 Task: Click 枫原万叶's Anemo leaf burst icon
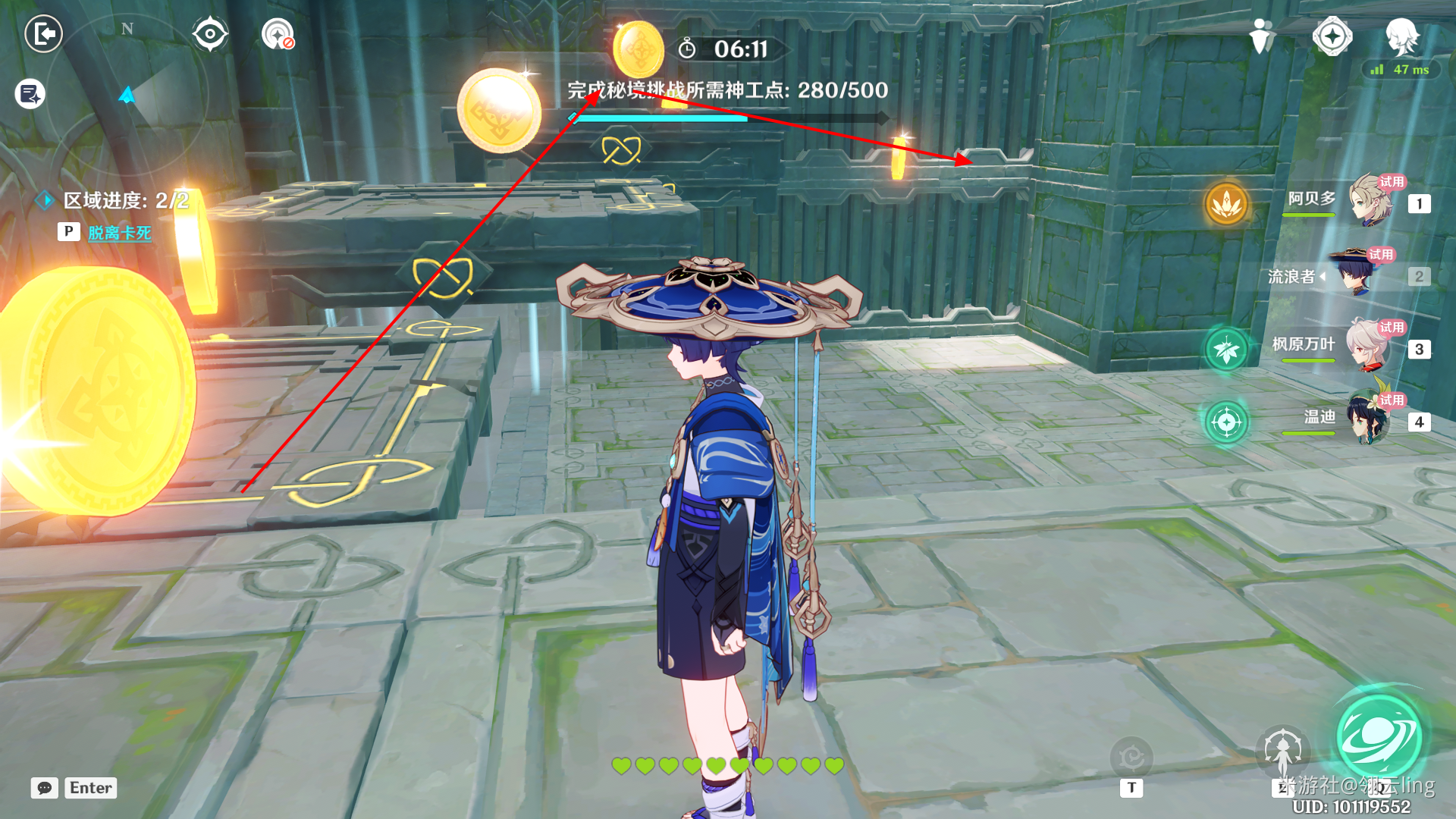pyautogui.click(x=1226, y=350)
